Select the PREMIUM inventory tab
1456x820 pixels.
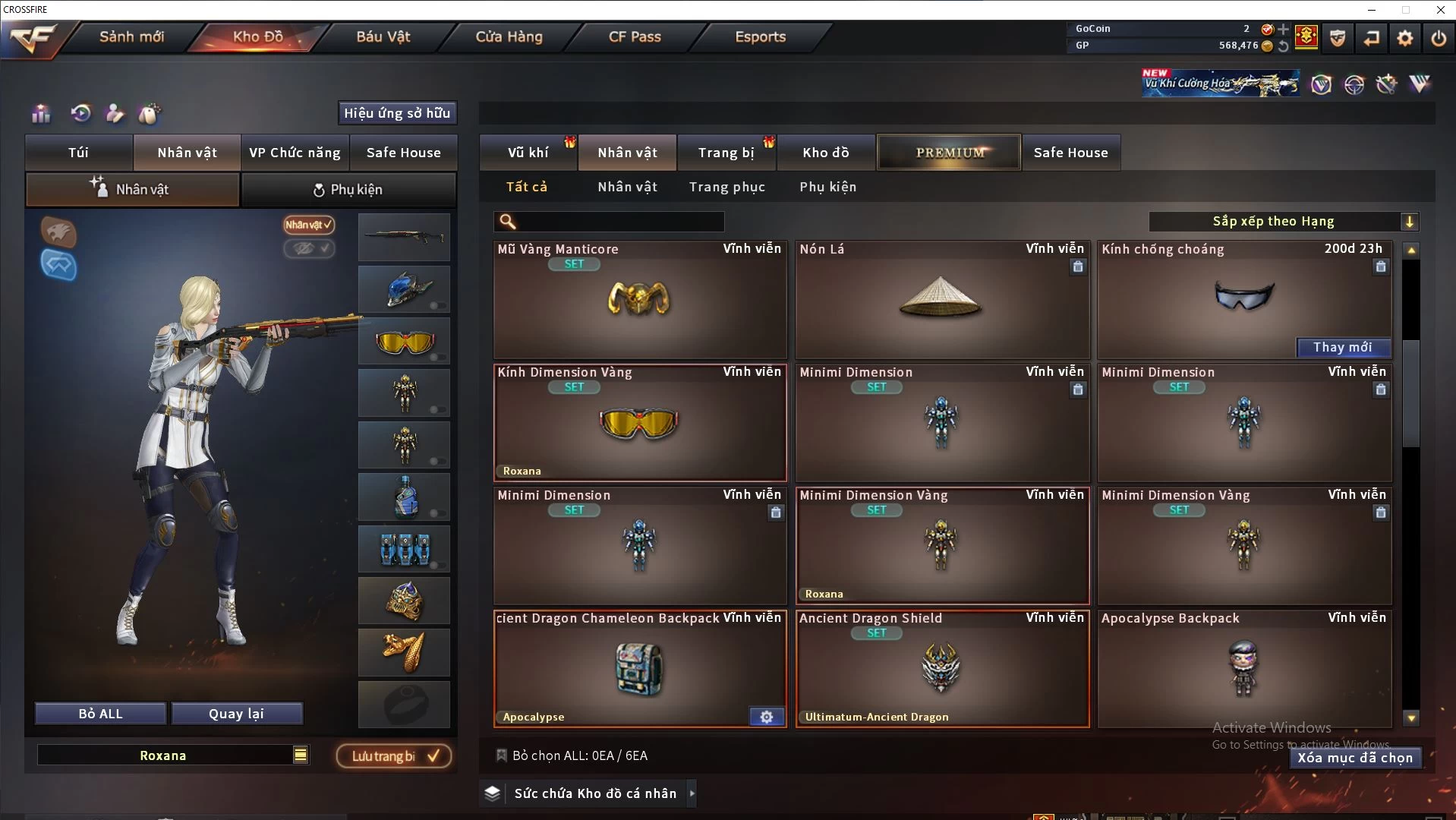[x=949, y=153]
